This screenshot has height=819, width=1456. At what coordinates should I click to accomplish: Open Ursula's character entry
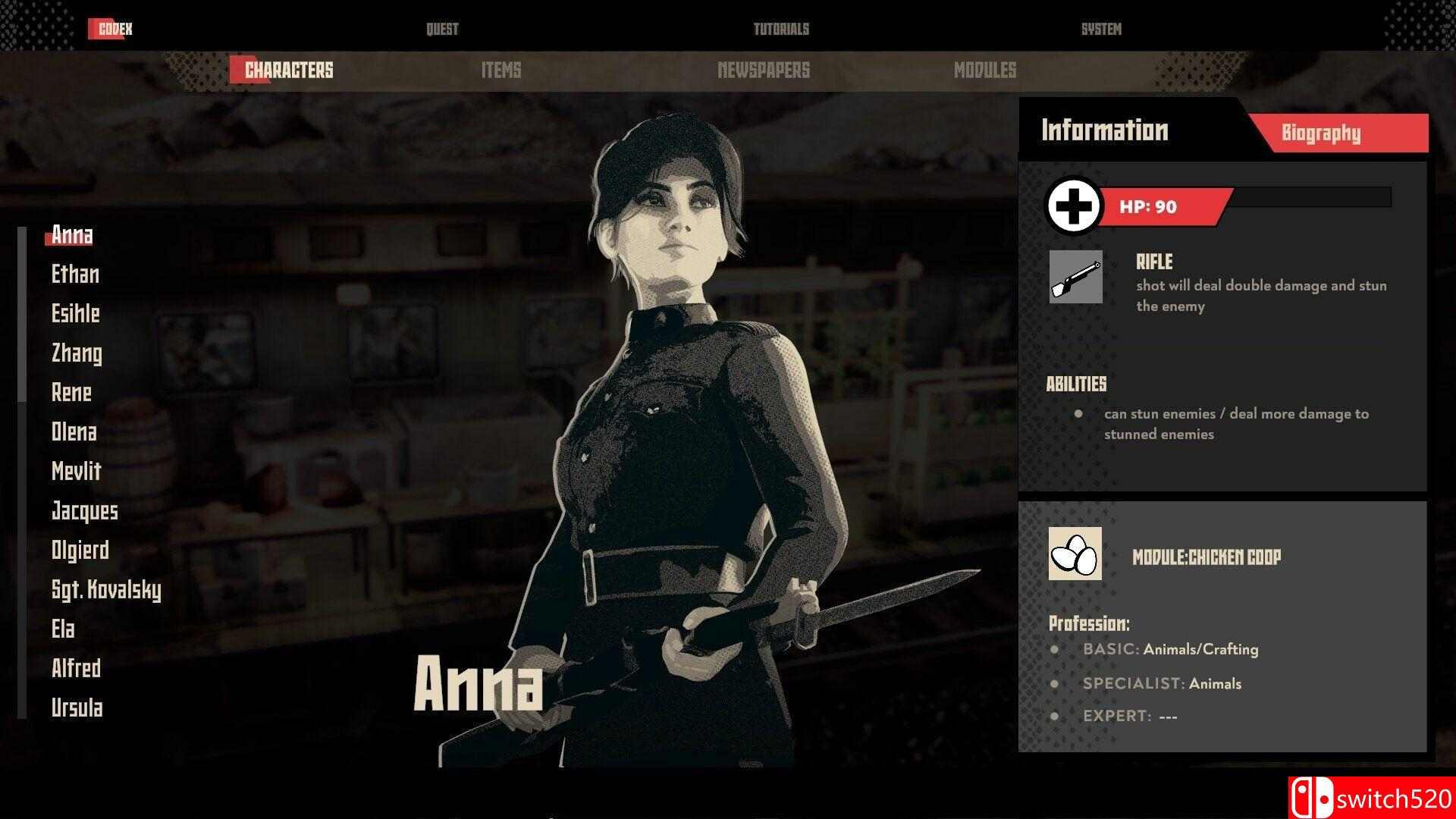(77, 708)
